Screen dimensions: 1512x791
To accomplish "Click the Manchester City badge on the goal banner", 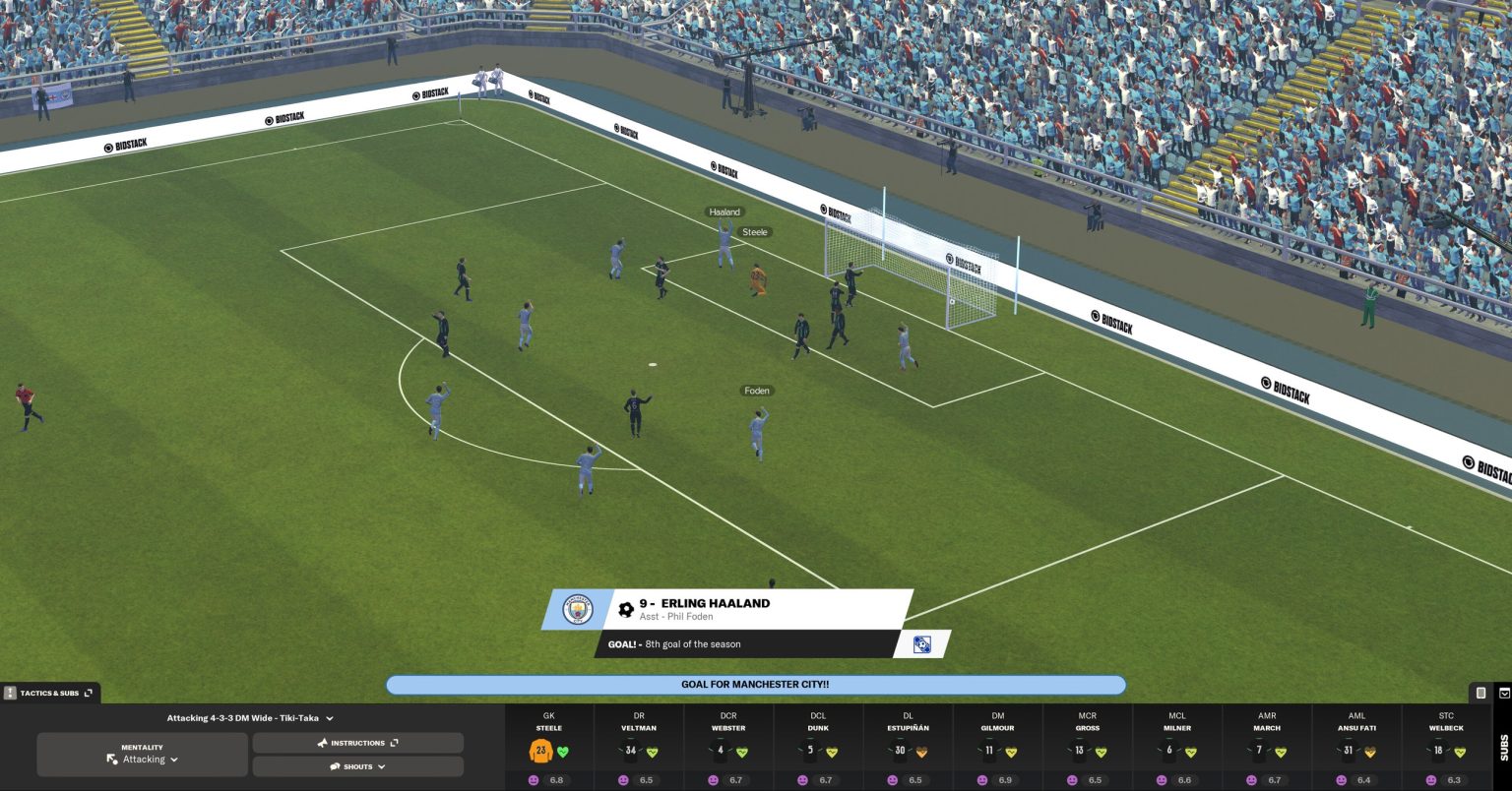I will [x=578, y=610].
